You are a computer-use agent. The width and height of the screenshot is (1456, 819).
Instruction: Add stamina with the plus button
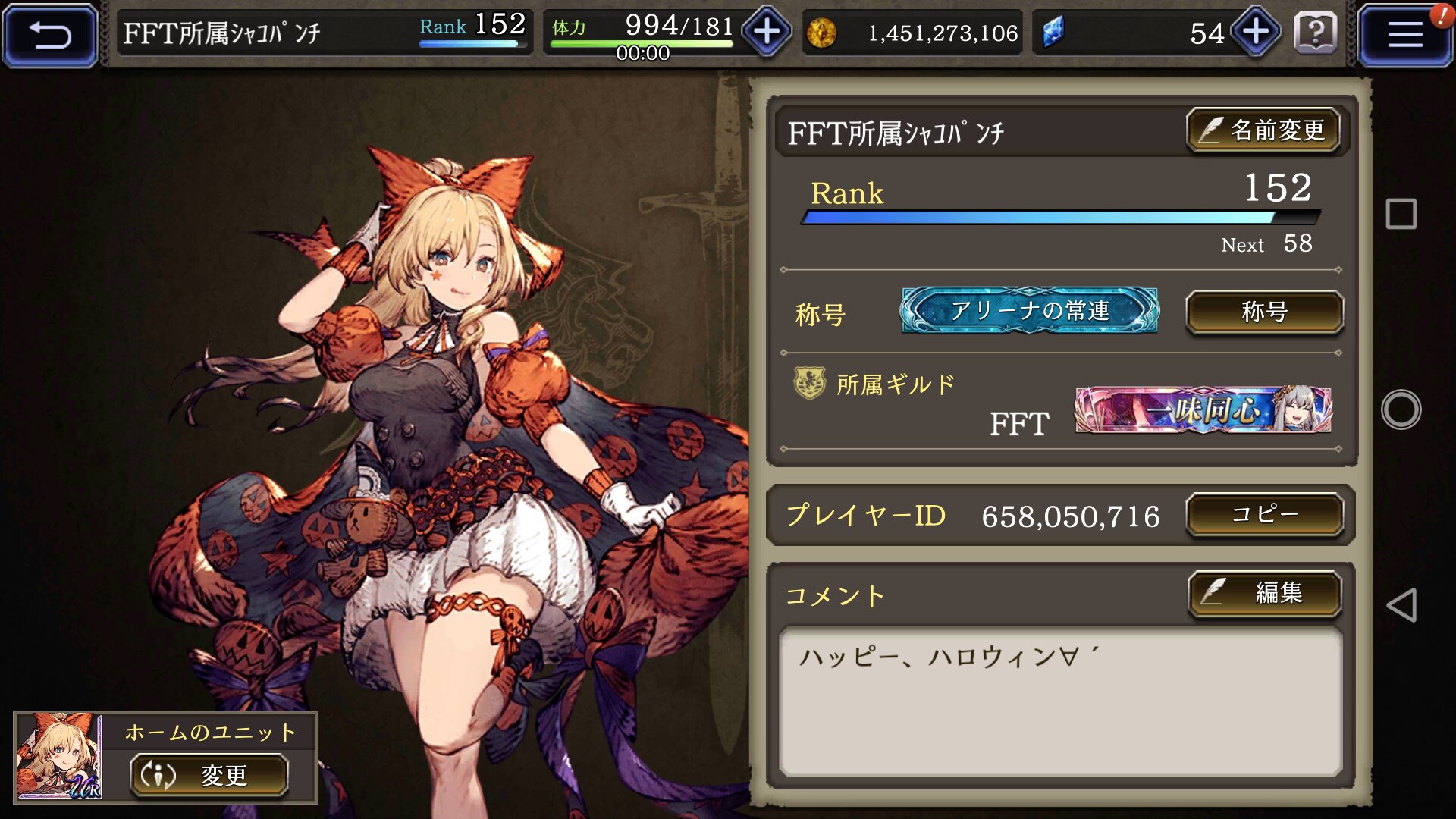coord(767,32)
